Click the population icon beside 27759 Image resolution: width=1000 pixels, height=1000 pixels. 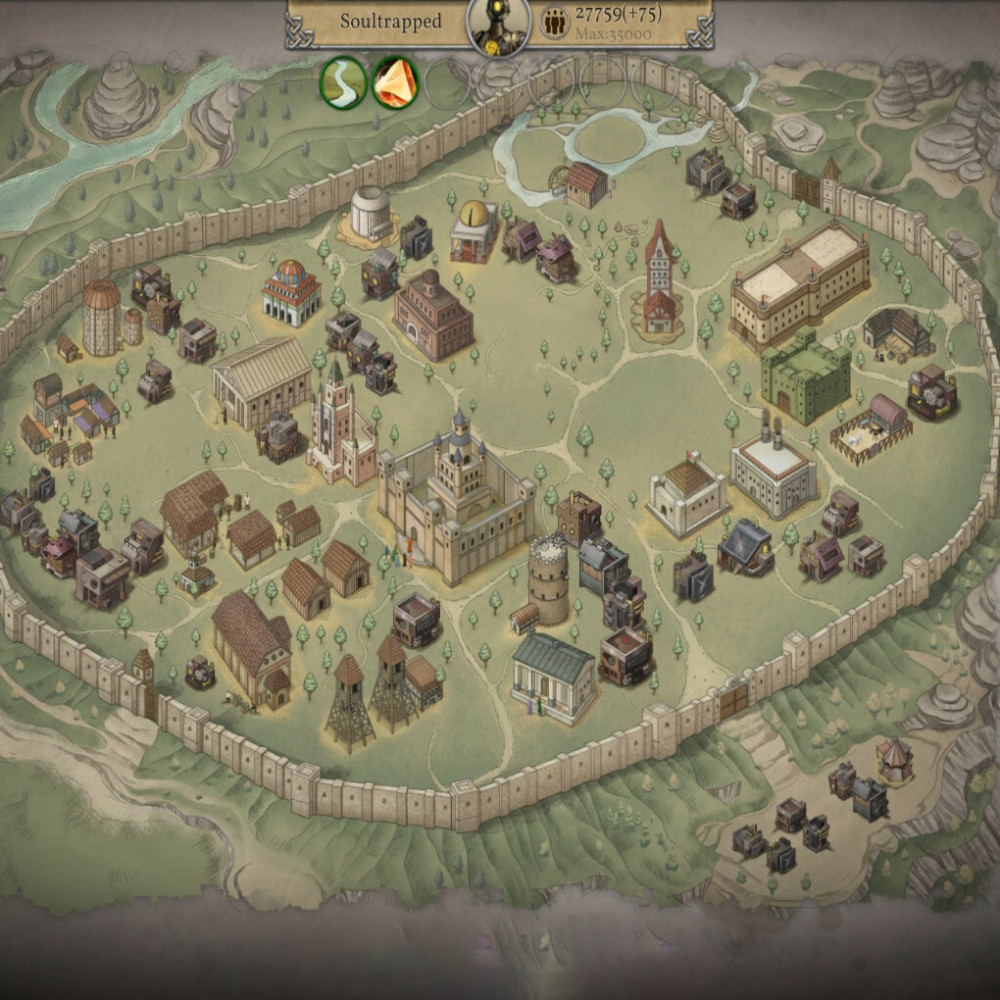pyautogui.click(x=553, y=23)
